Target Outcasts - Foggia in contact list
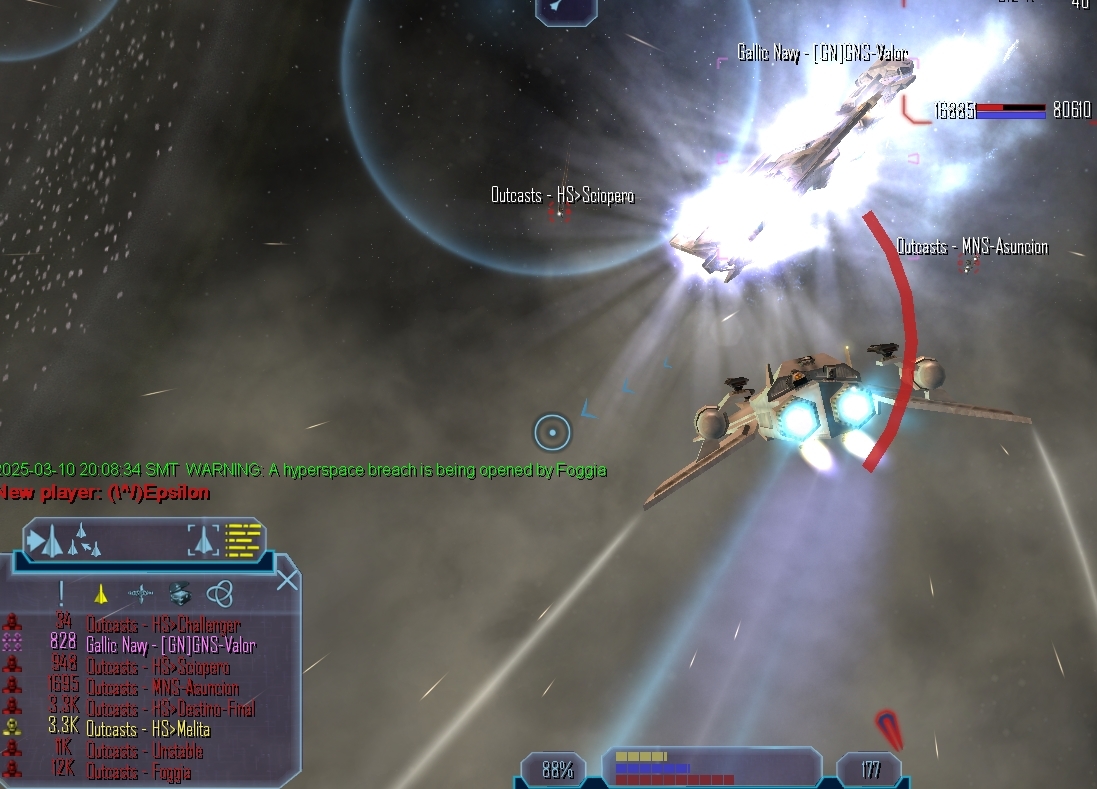The height and width of the screenshot is (789, 1097). 138,772
